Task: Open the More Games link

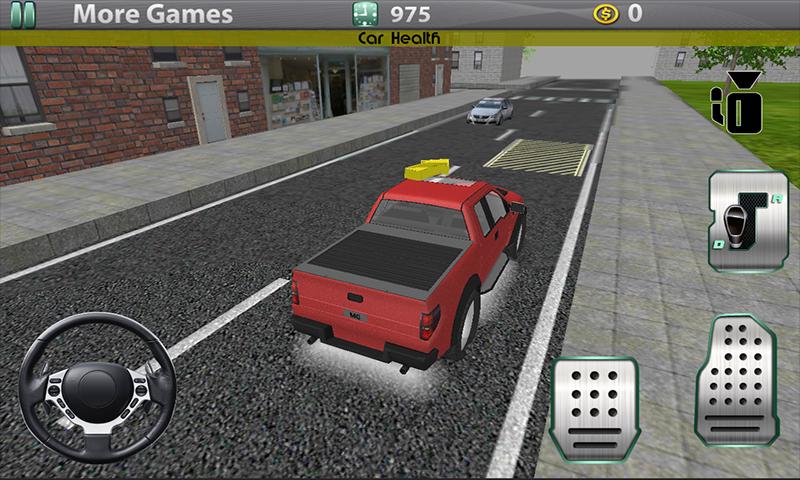Action: click(x=154, y=15)
